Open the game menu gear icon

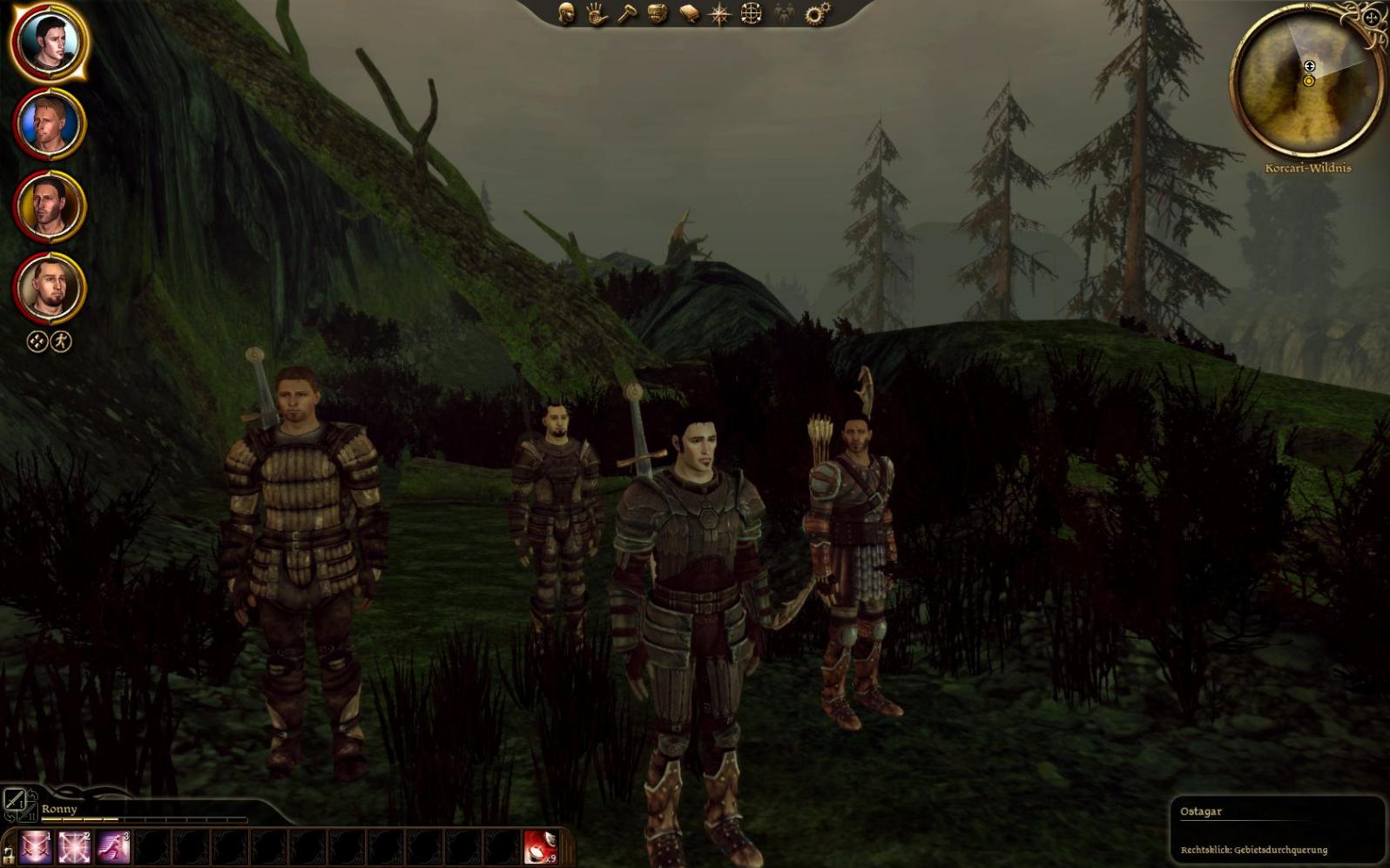tap(816, 13)
